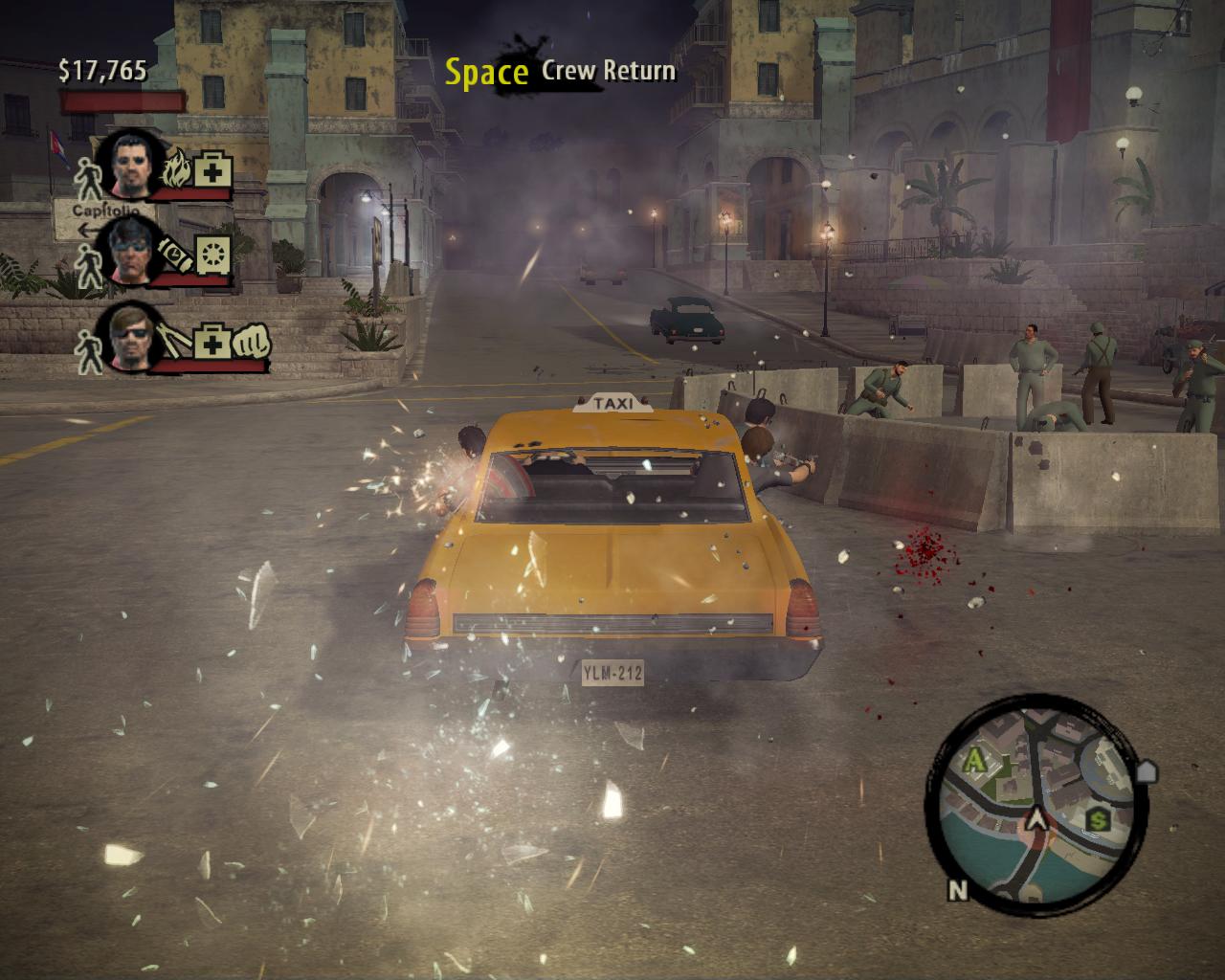The height and width of the screenshot is (980, 1225).
Task: Select the crew member wearing dark sunglasses
Action: [x=133, y=337]
